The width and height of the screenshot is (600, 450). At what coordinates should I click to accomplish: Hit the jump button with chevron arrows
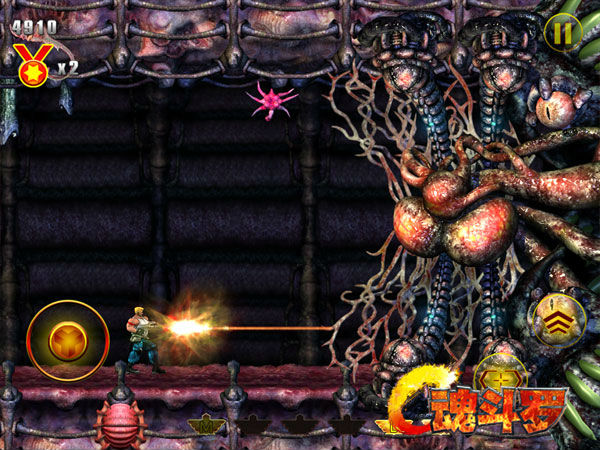557,320
